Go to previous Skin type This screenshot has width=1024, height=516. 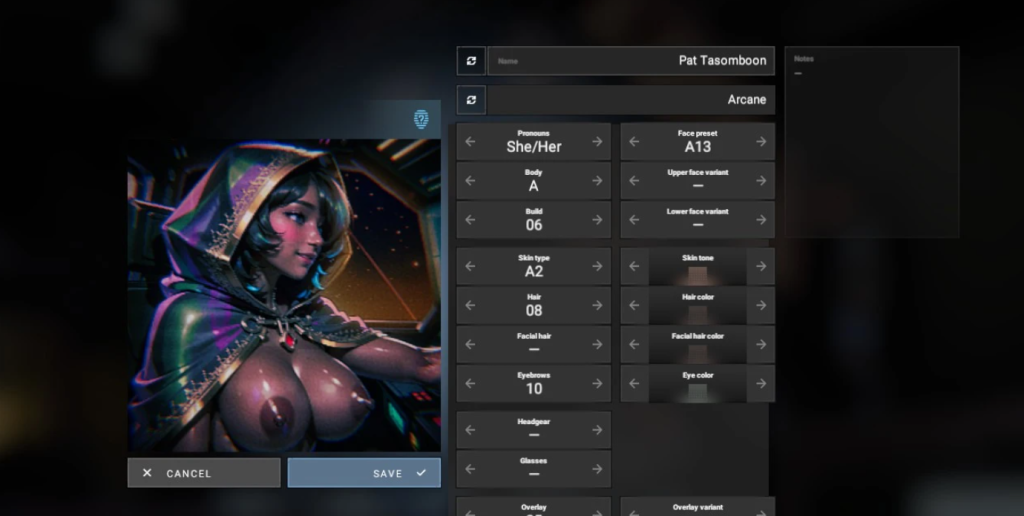point(471,267)
